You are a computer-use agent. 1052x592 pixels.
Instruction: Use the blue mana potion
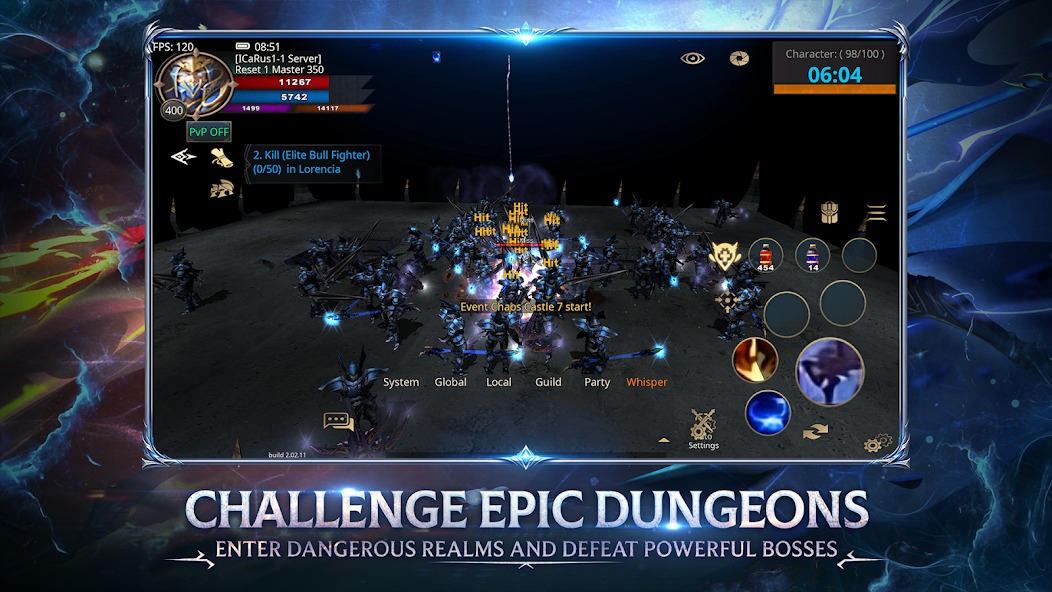(x=812, y=254)
